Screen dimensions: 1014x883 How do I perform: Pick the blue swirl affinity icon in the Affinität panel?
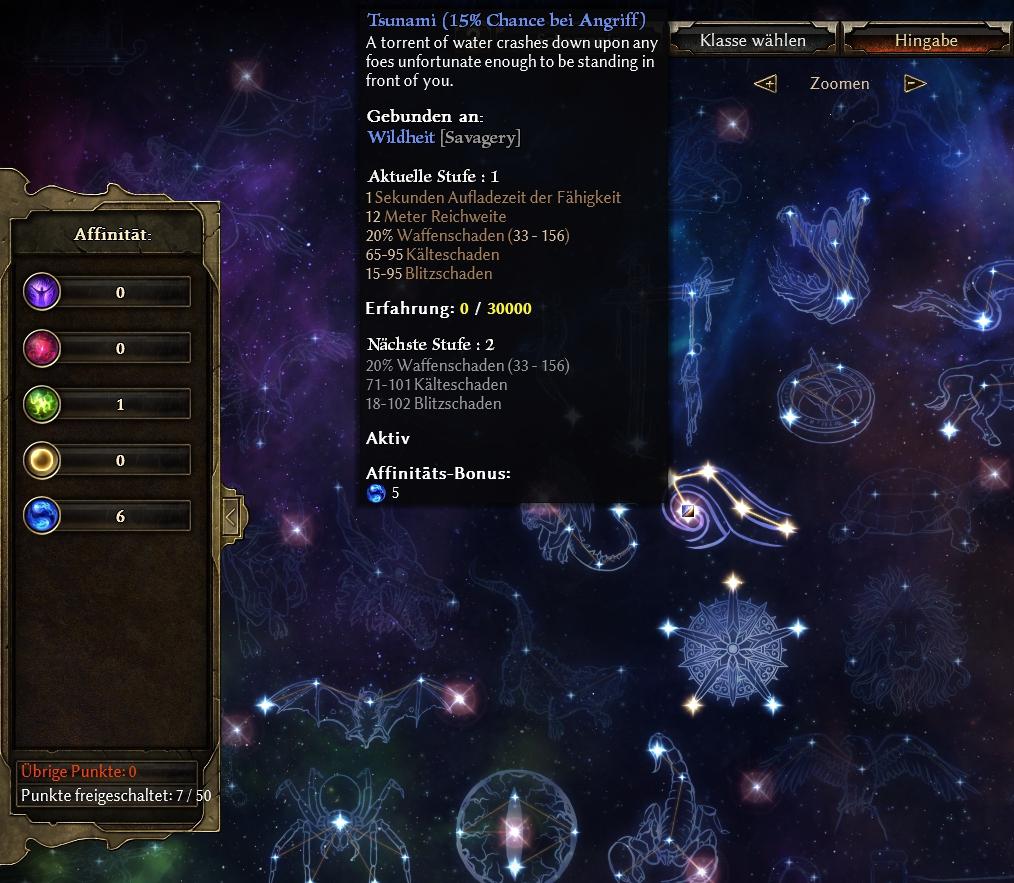tap(43, 516)
